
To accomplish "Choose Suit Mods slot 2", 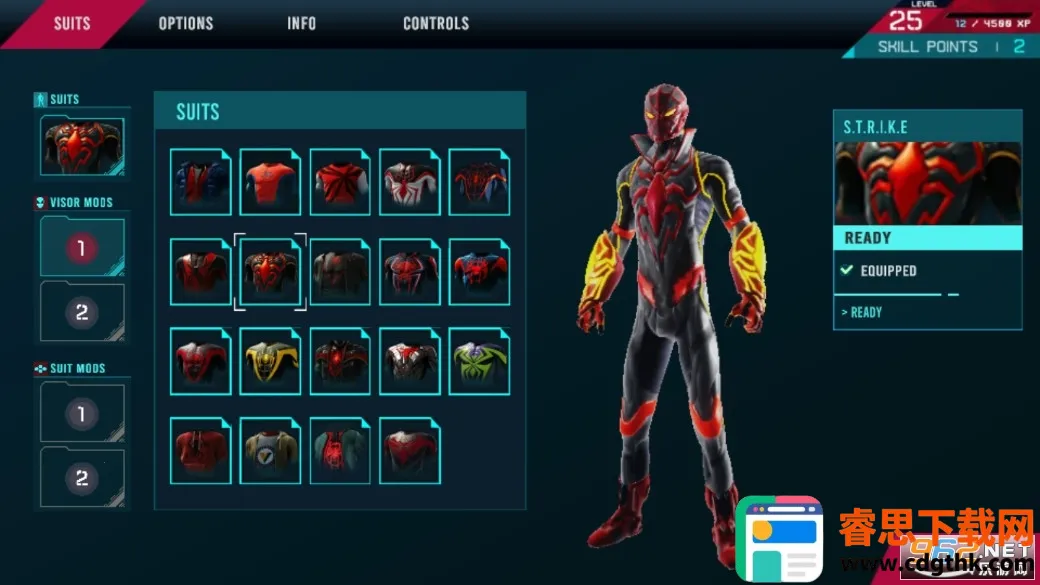I will pyautogui.click(x=83, y=476).
